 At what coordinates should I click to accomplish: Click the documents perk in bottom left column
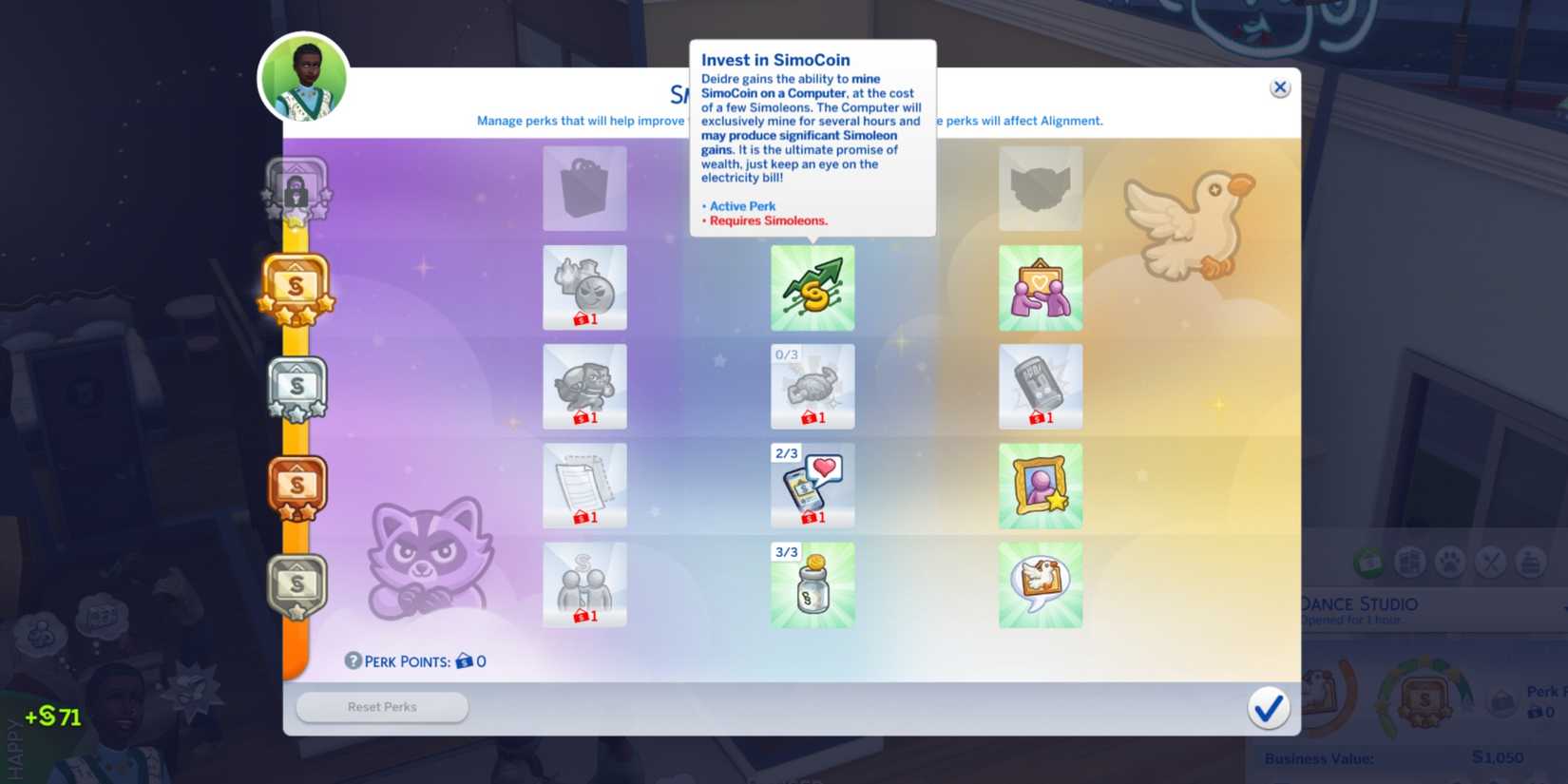point(584,486)
